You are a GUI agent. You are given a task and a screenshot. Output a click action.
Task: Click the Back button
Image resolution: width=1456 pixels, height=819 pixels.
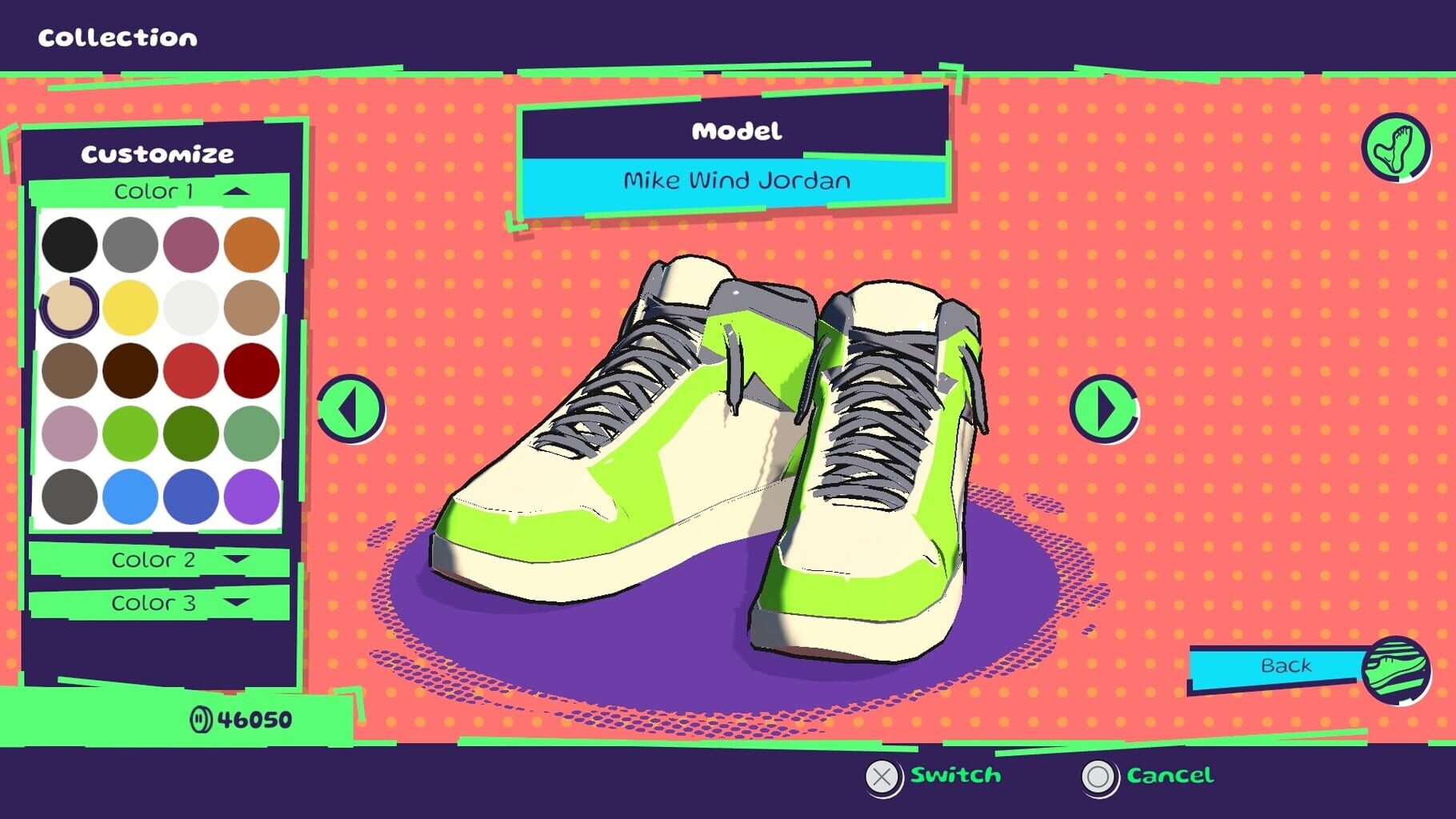pos(1286,665)
